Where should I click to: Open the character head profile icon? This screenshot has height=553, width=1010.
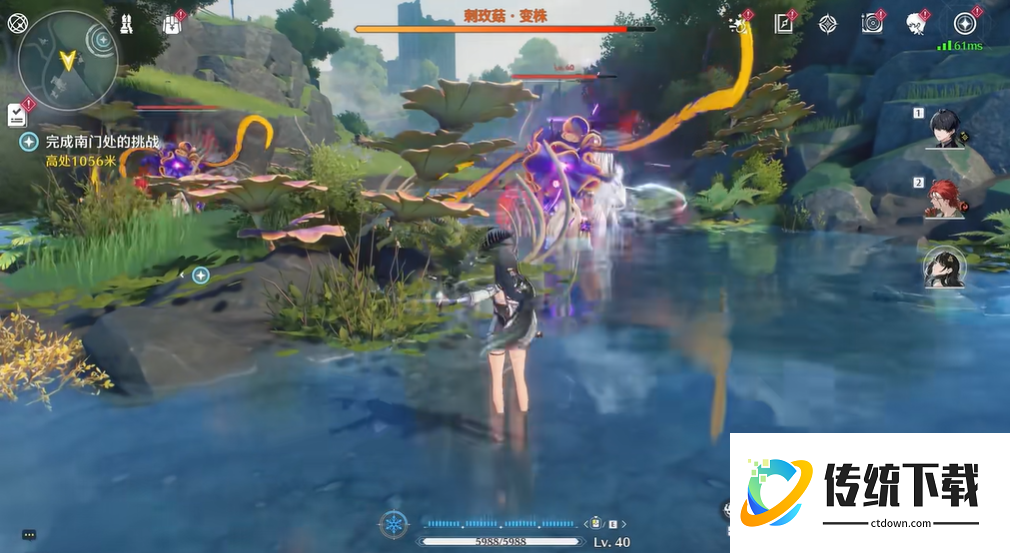coord(916,24)
